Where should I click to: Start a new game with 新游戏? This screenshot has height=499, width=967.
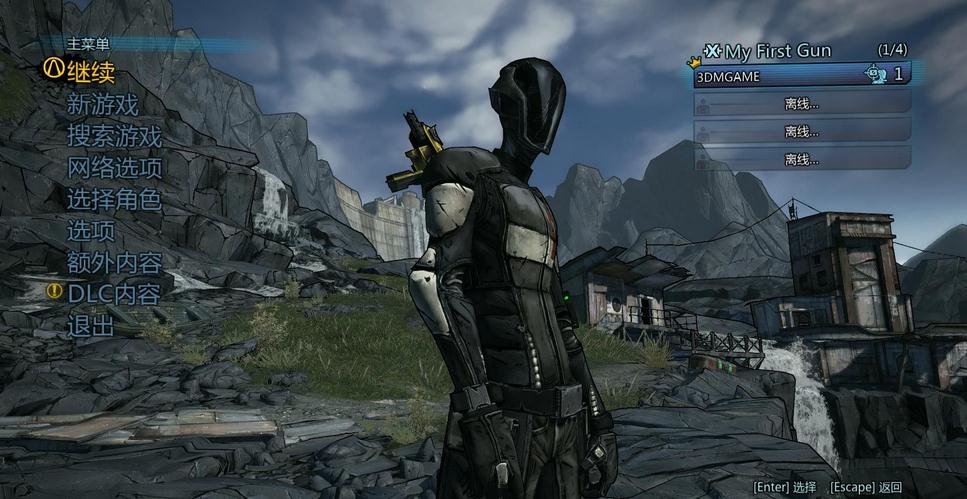pyautogui.click(x=102, y=104)
